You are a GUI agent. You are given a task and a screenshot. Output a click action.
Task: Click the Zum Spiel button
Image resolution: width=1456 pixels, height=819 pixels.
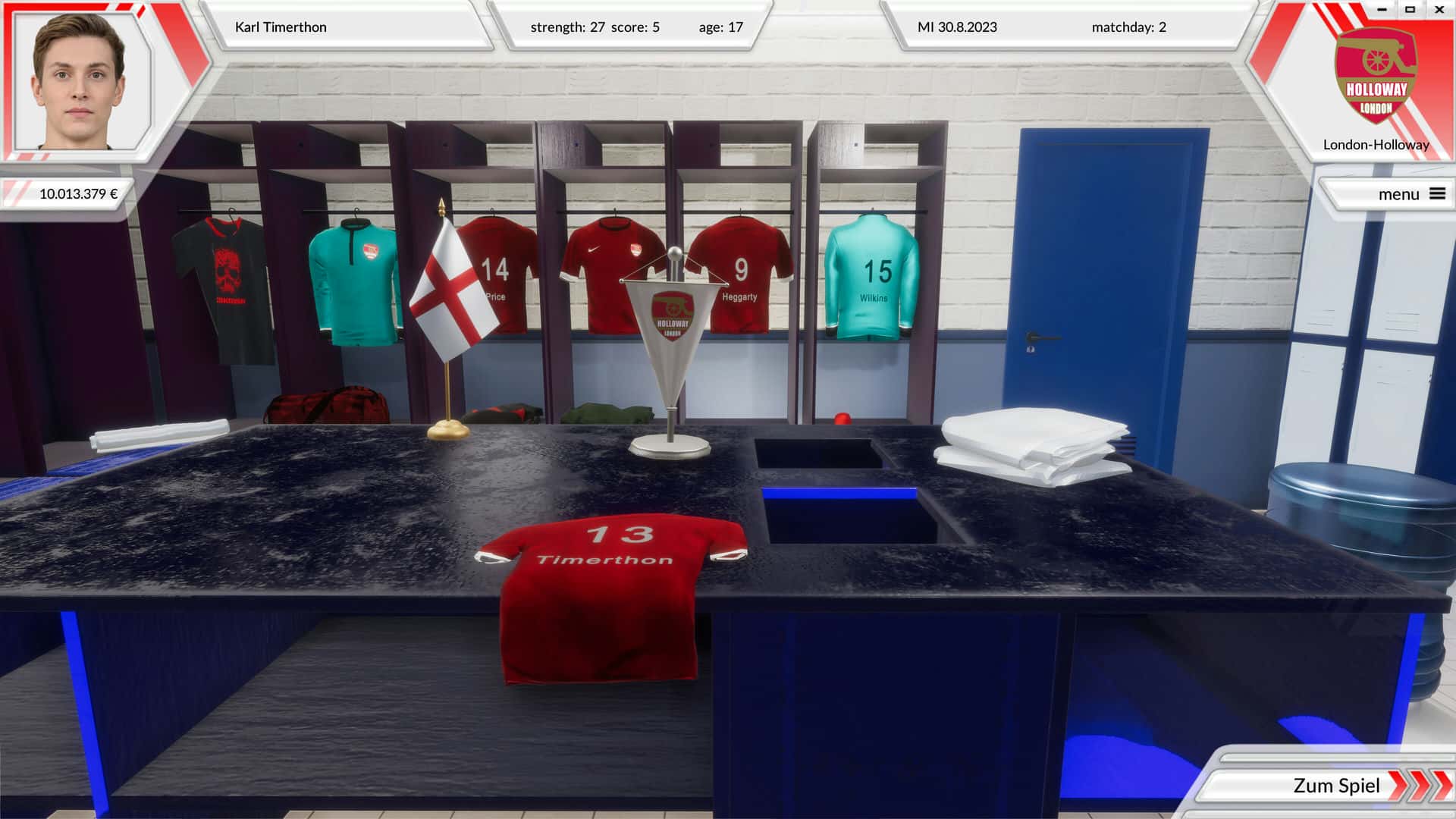tap(1336, 786)
